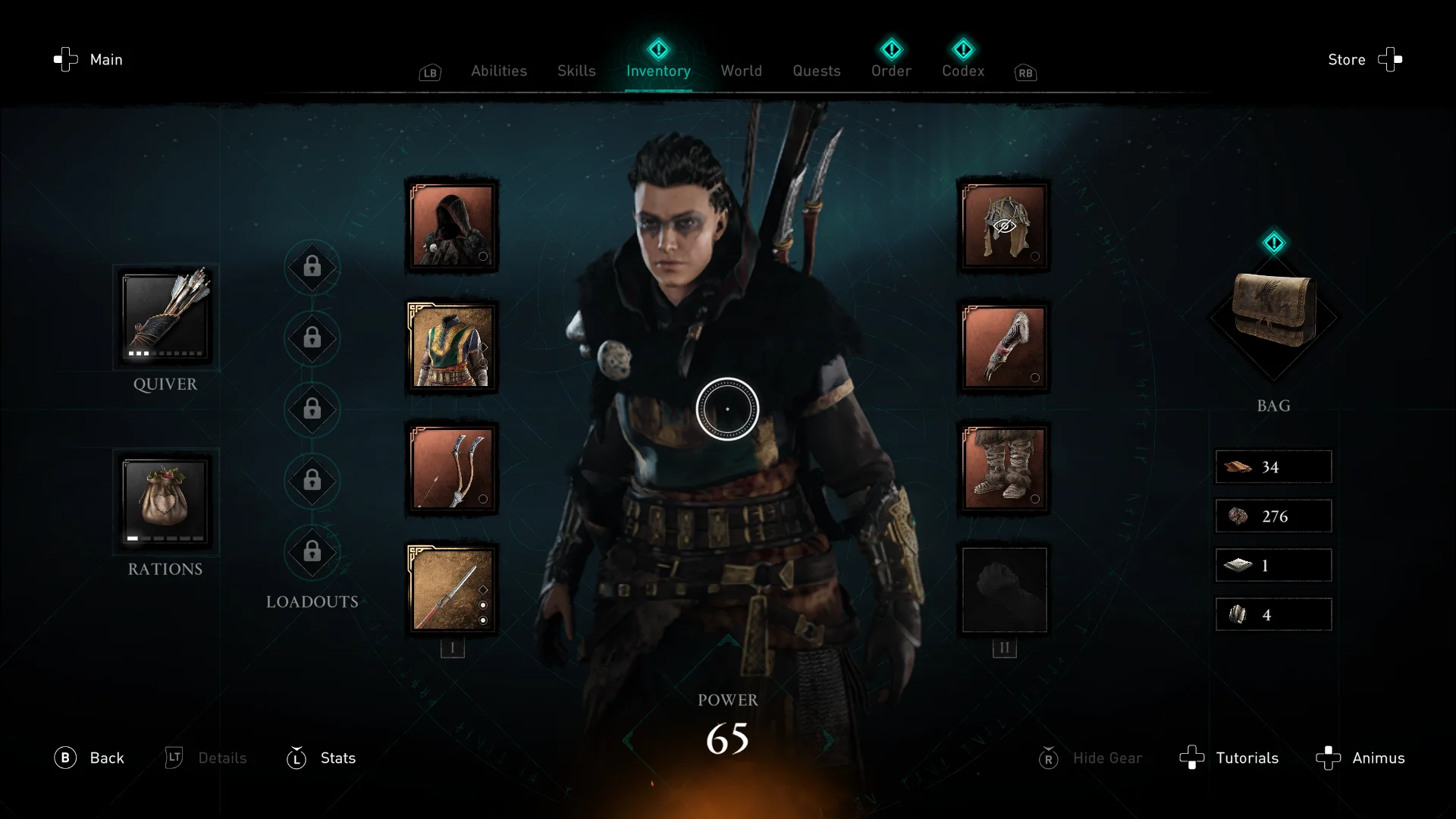Select the green and gold torso armor
The height and width of the screenshot is (819, 1456).
[x=452, y=347]
